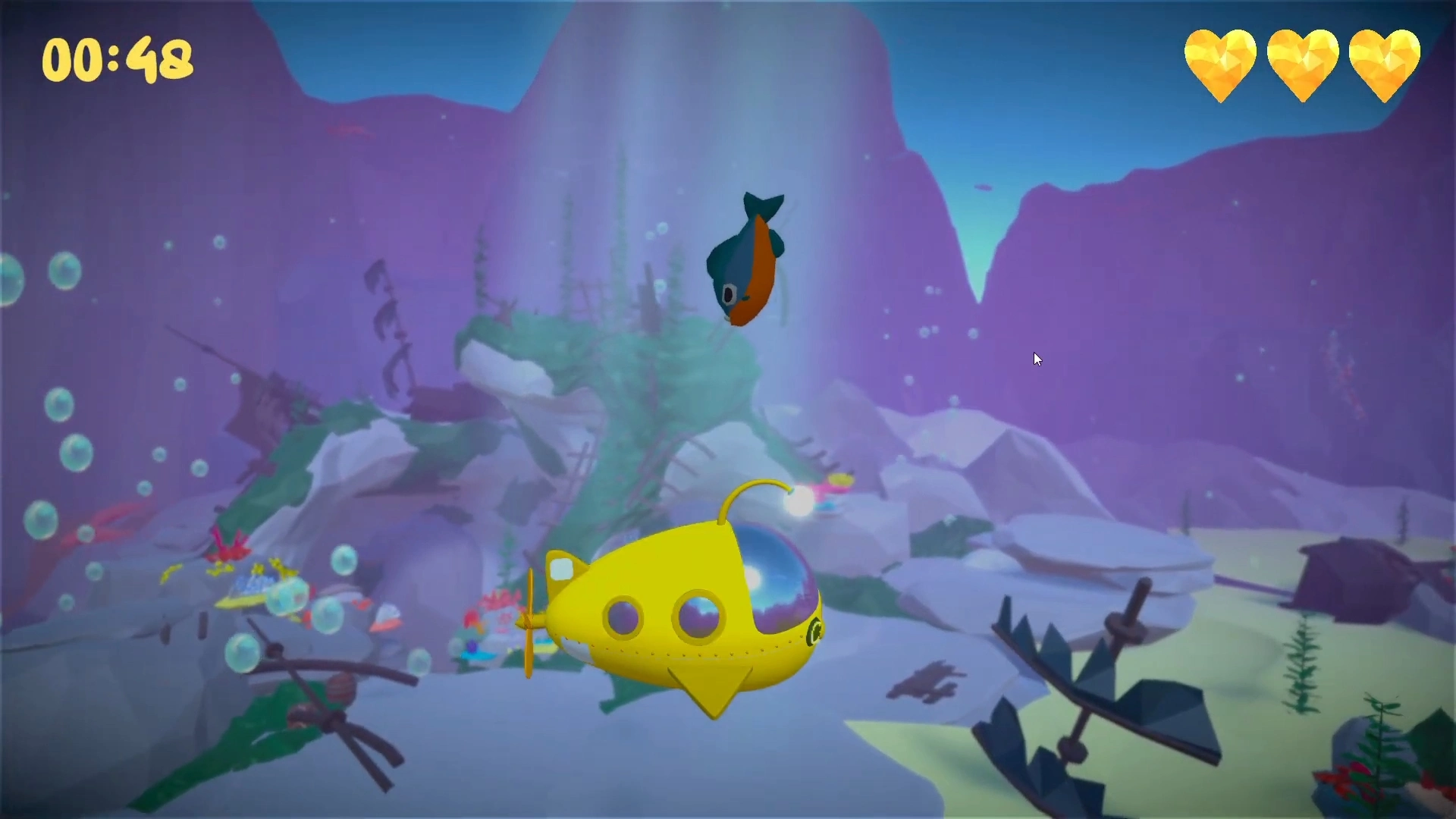Click the rightmost golden heart icon
Screen dimensions: 1456x819
coord(1385,64)
